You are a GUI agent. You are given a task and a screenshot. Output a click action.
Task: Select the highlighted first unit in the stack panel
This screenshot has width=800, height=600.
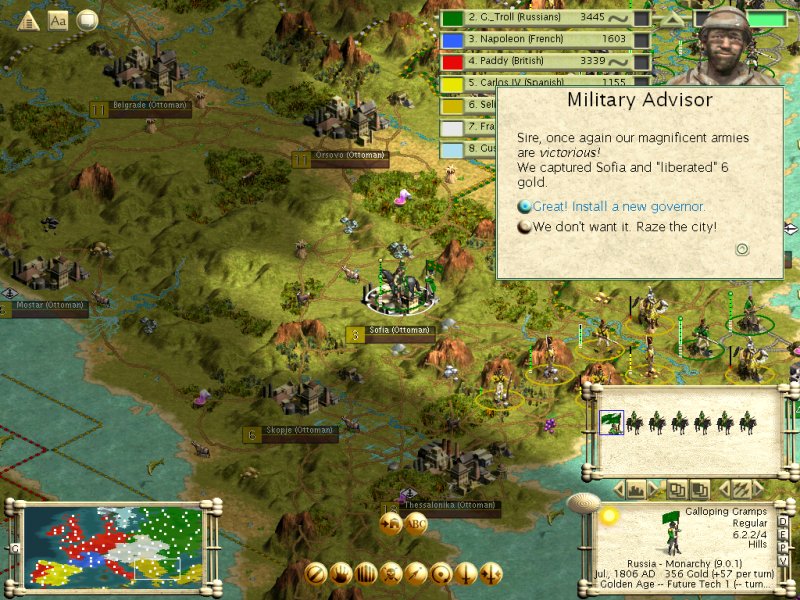[x=609, y=423]
